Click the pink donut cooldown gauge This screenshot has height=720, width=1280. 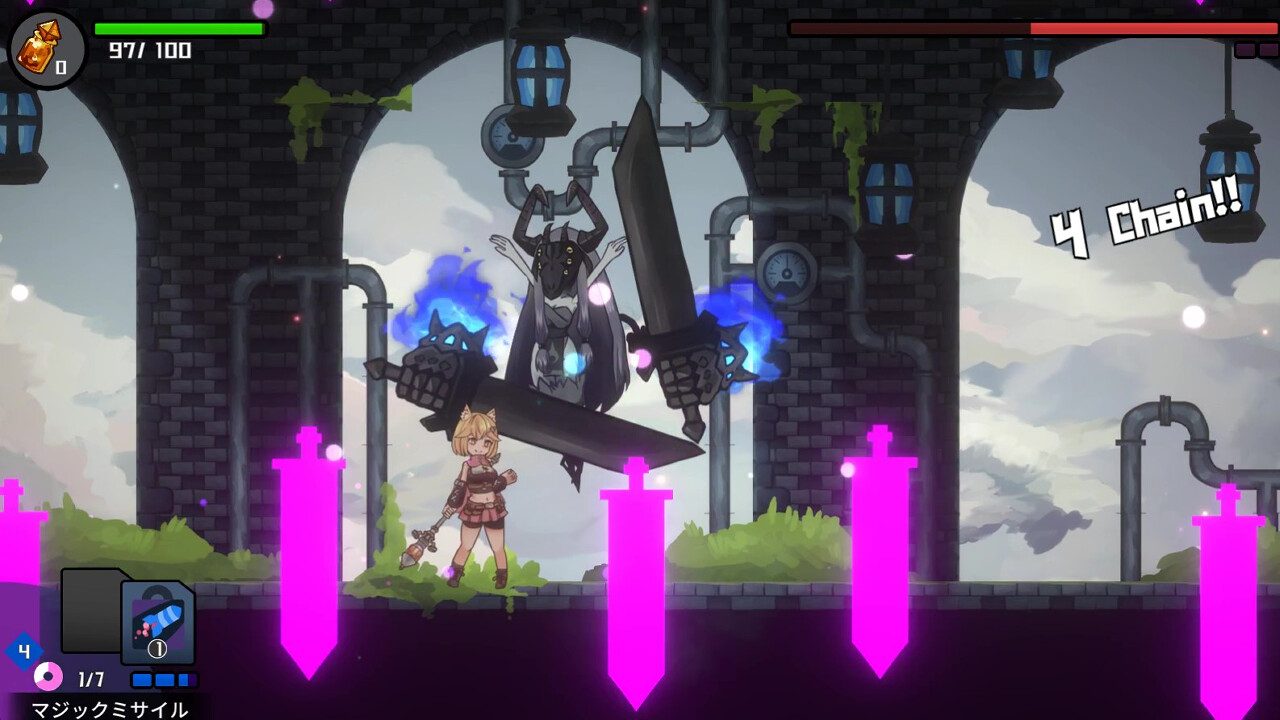[x=48, y=676]
